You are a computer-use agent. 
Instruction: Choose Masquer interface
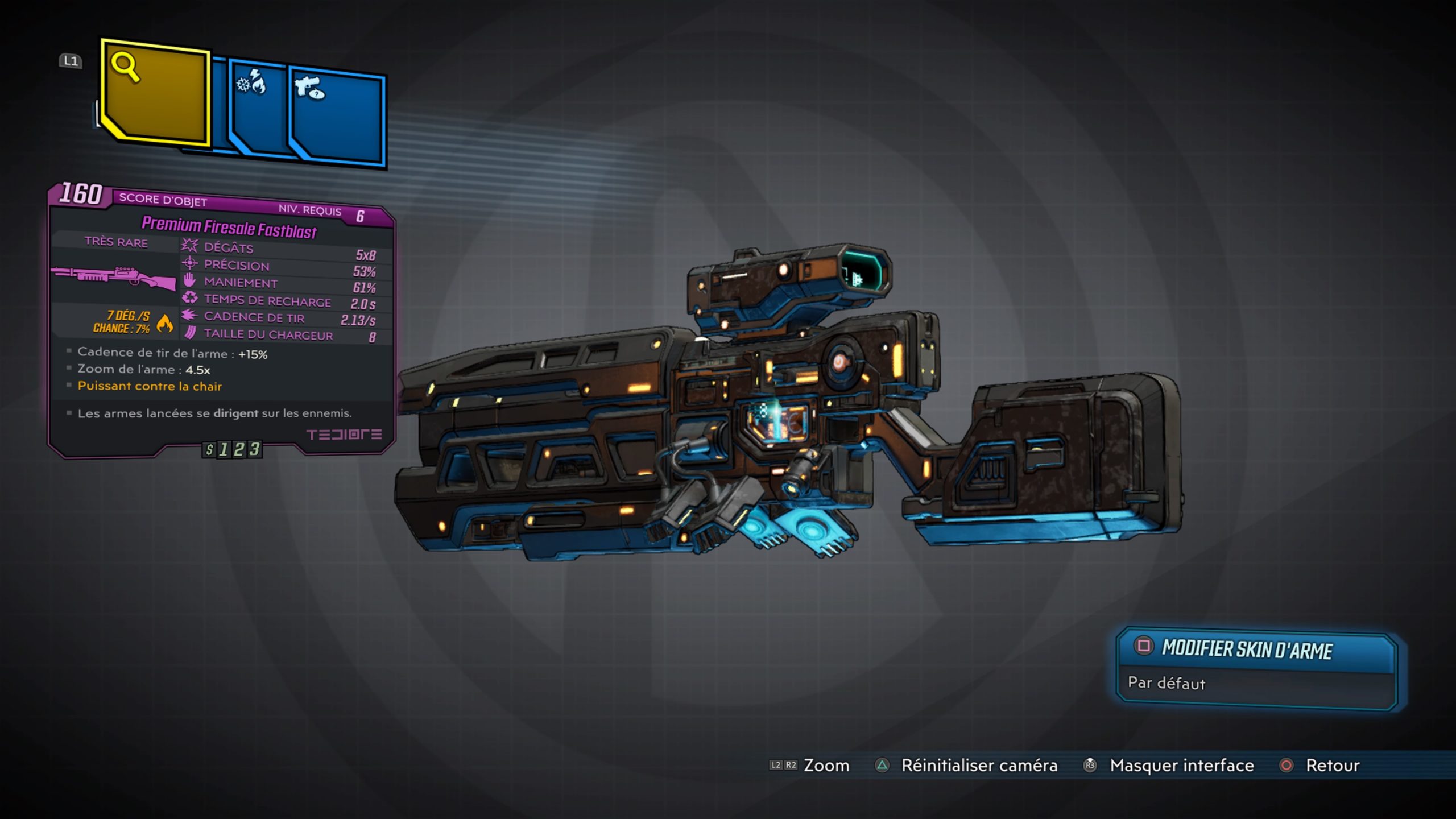coord(1181,766)
